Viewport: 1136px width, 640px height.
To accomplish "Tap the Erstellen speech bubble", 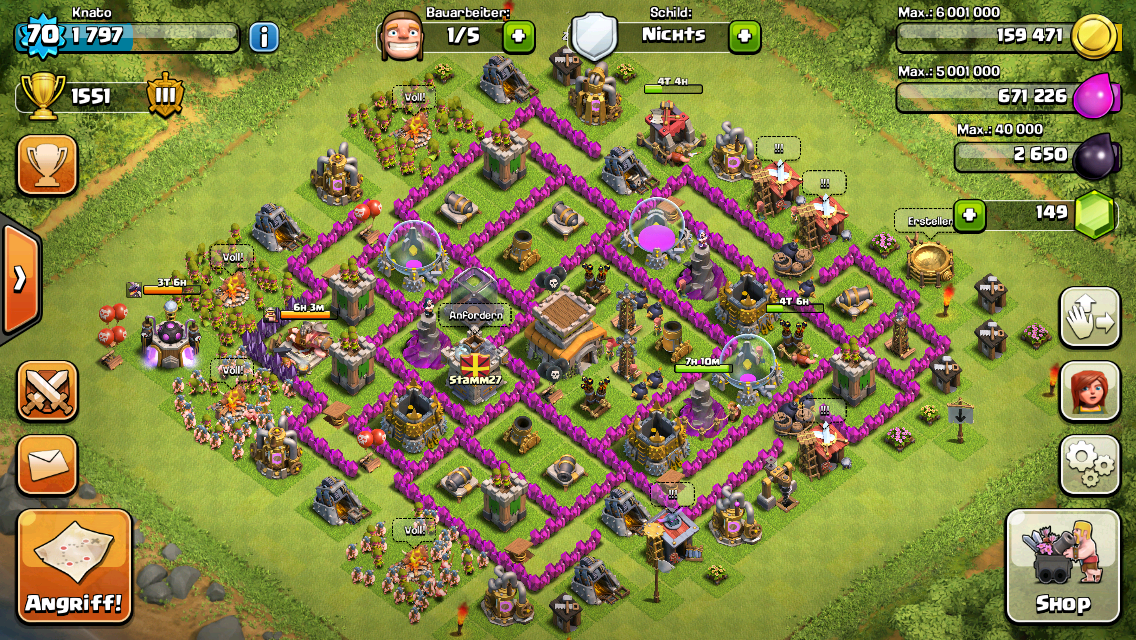I will coord(921,222).
